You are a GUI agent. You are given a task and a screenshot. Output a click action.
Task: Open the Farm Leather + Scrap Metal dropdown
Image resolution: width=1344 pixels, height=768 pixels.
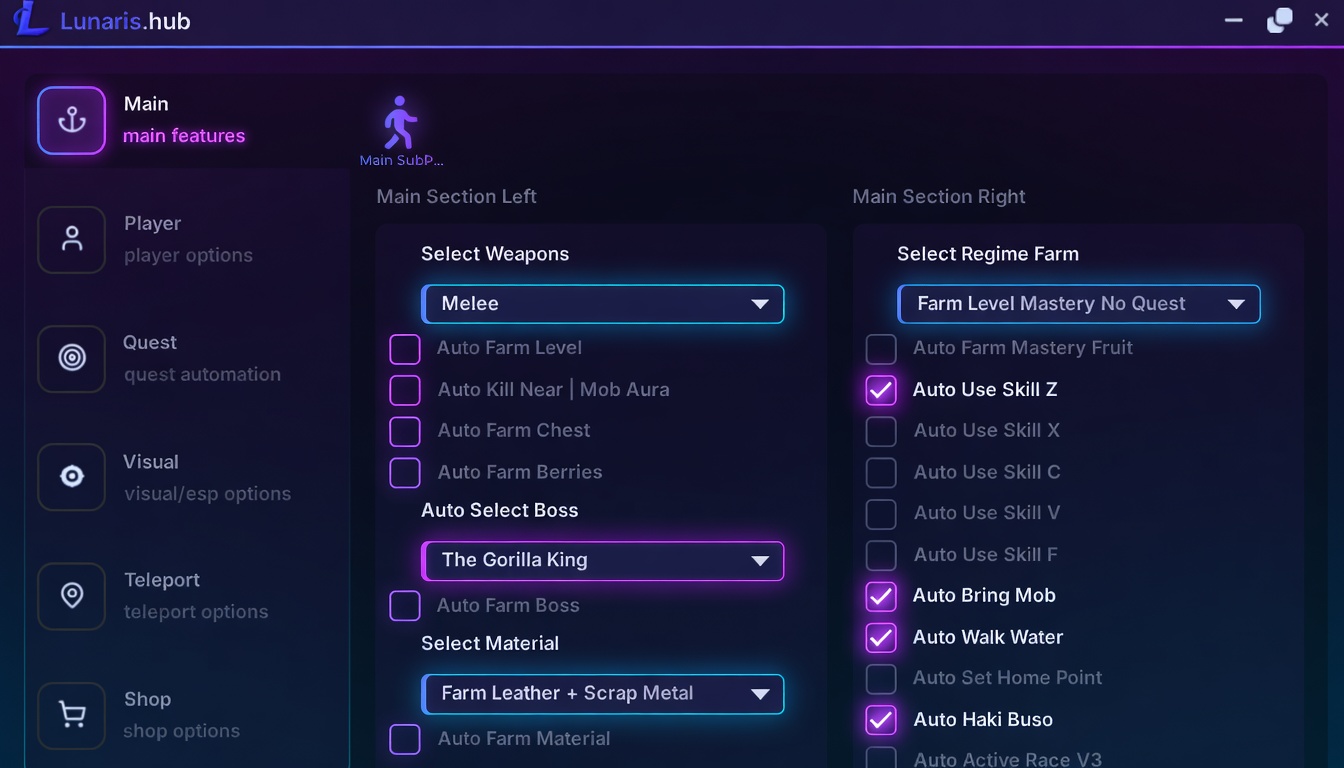pos(603,694)
